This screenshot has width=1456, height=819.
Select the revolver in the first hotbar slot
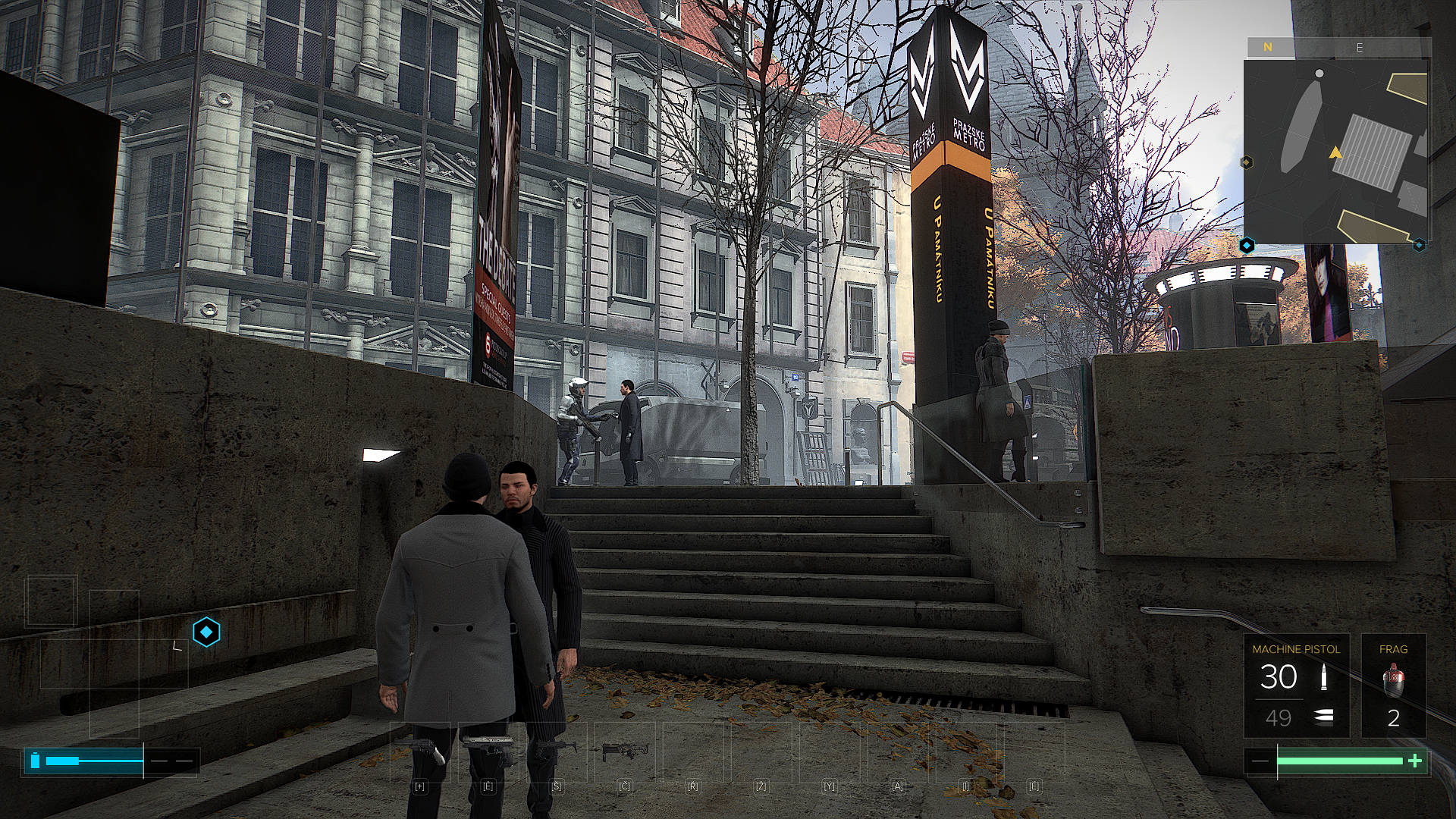coord(421,751)
